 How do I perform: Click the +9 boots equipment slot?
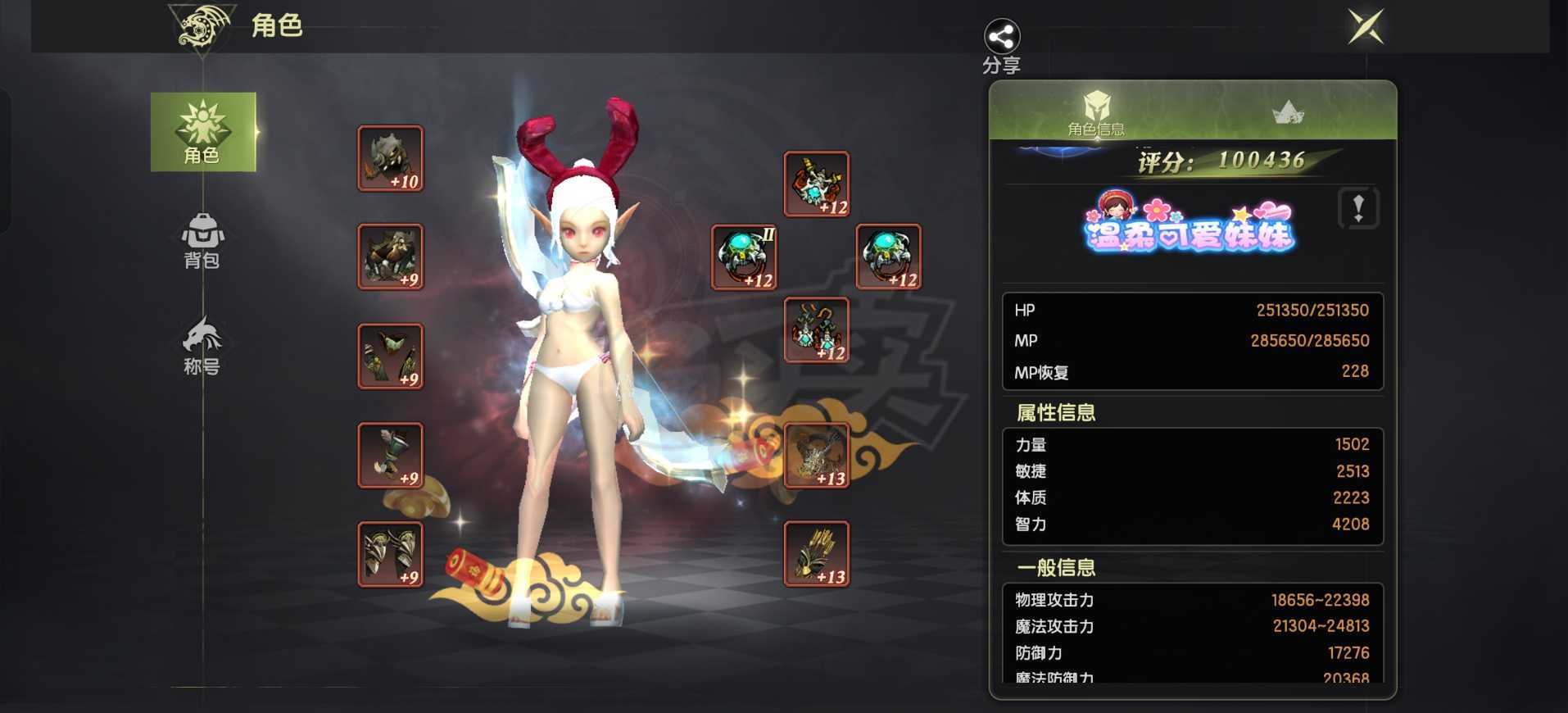tap(391, 556)
